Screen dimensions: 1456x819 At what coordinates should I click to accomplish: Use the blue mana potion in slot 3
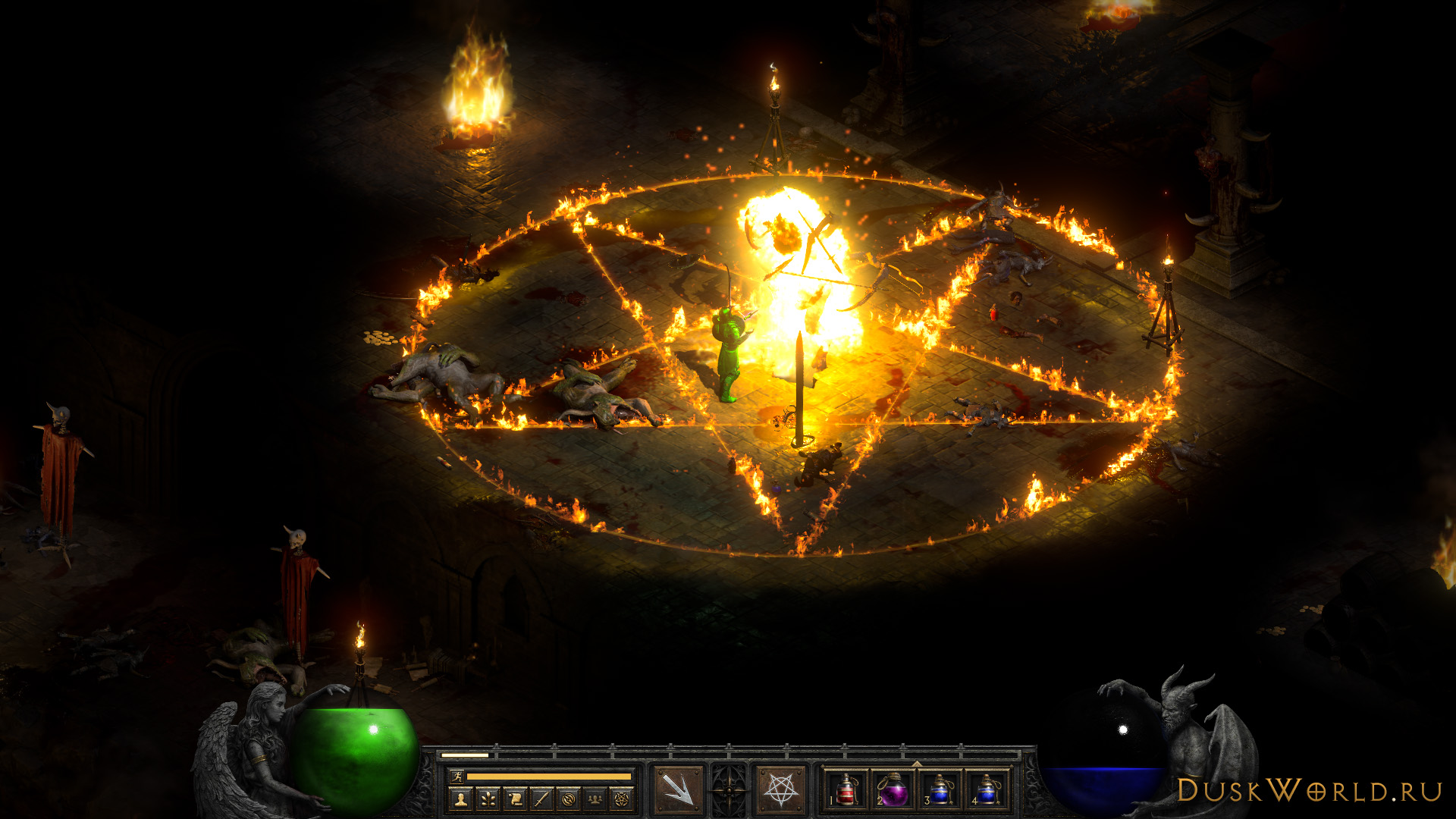(940, 789)
